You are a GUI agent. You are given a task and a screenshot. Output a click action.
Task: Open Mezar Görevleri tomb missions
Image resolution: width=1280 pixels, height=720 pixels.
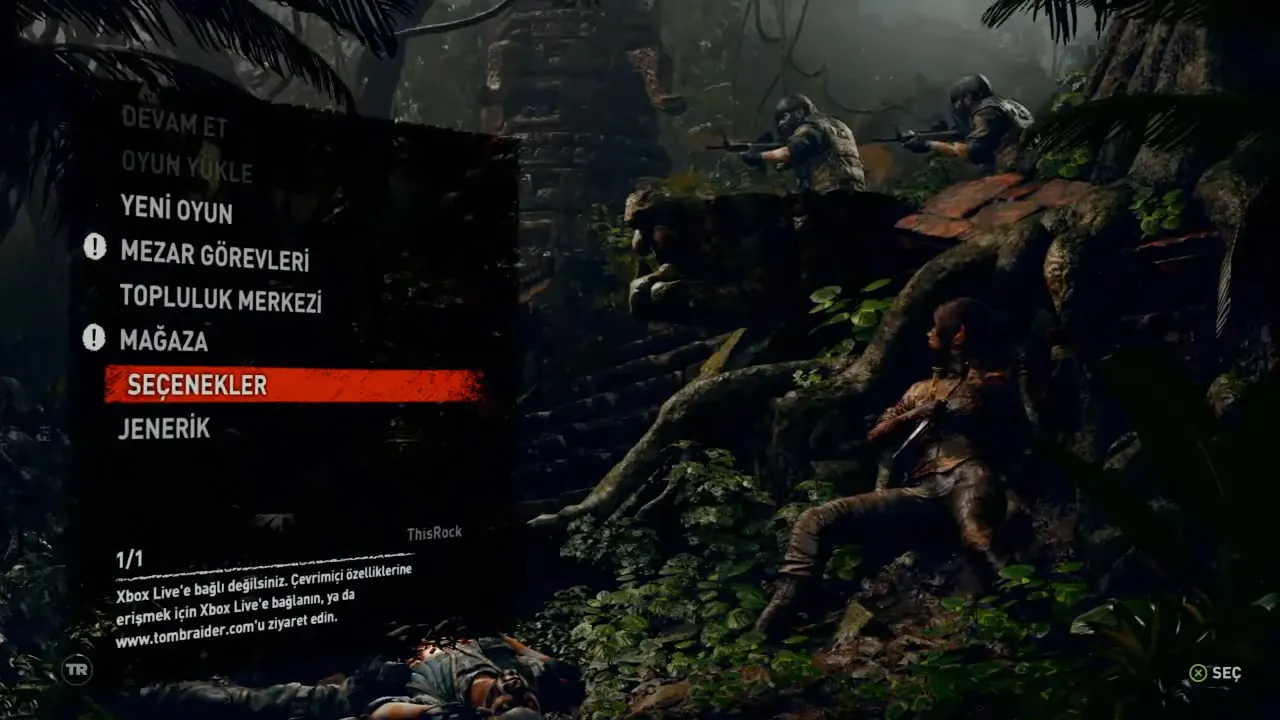click(214, 256)
